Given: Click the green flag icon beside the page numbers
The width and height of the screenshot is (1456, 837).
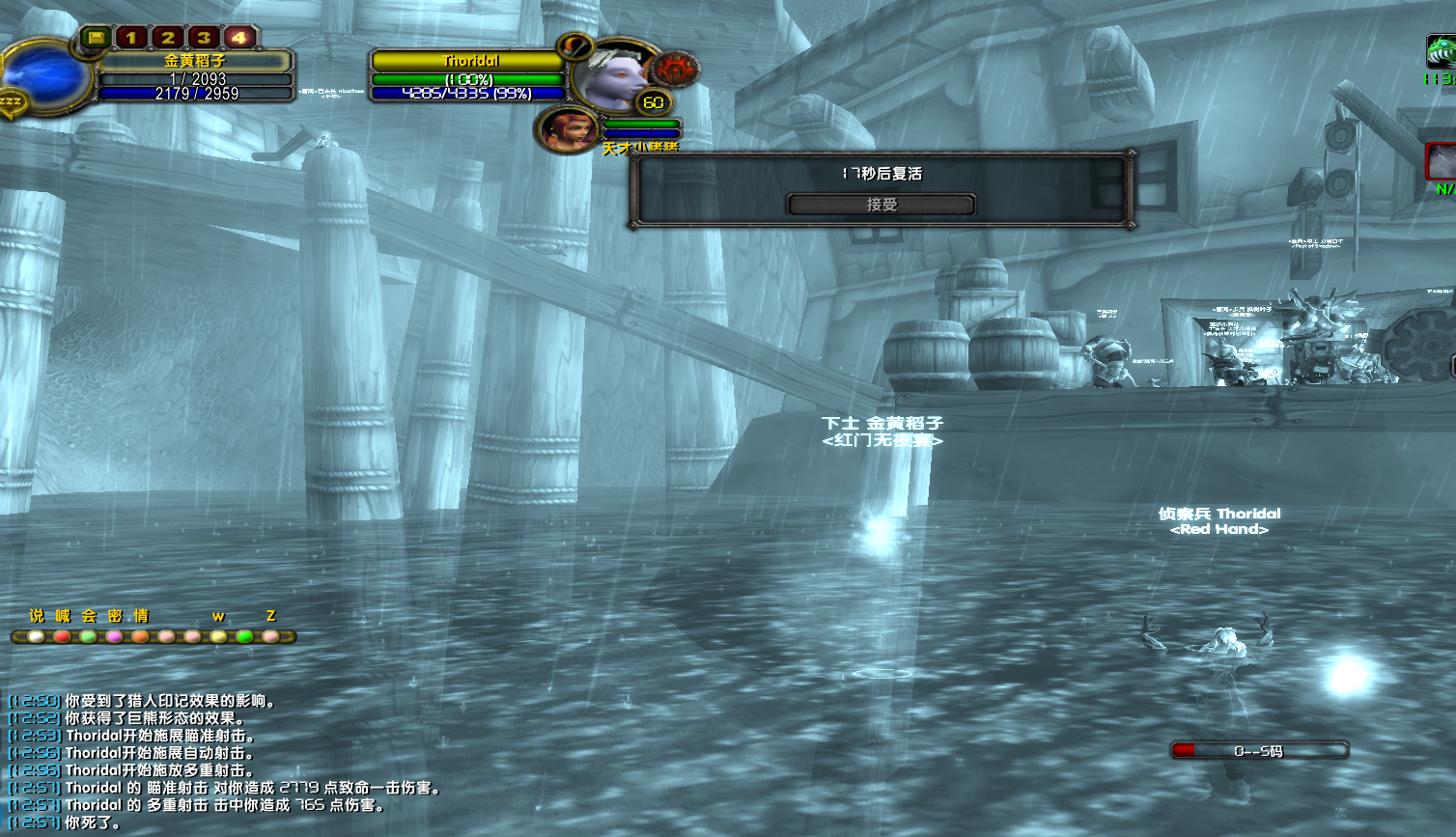Looking at the screenshot, I should pos(97,38).
